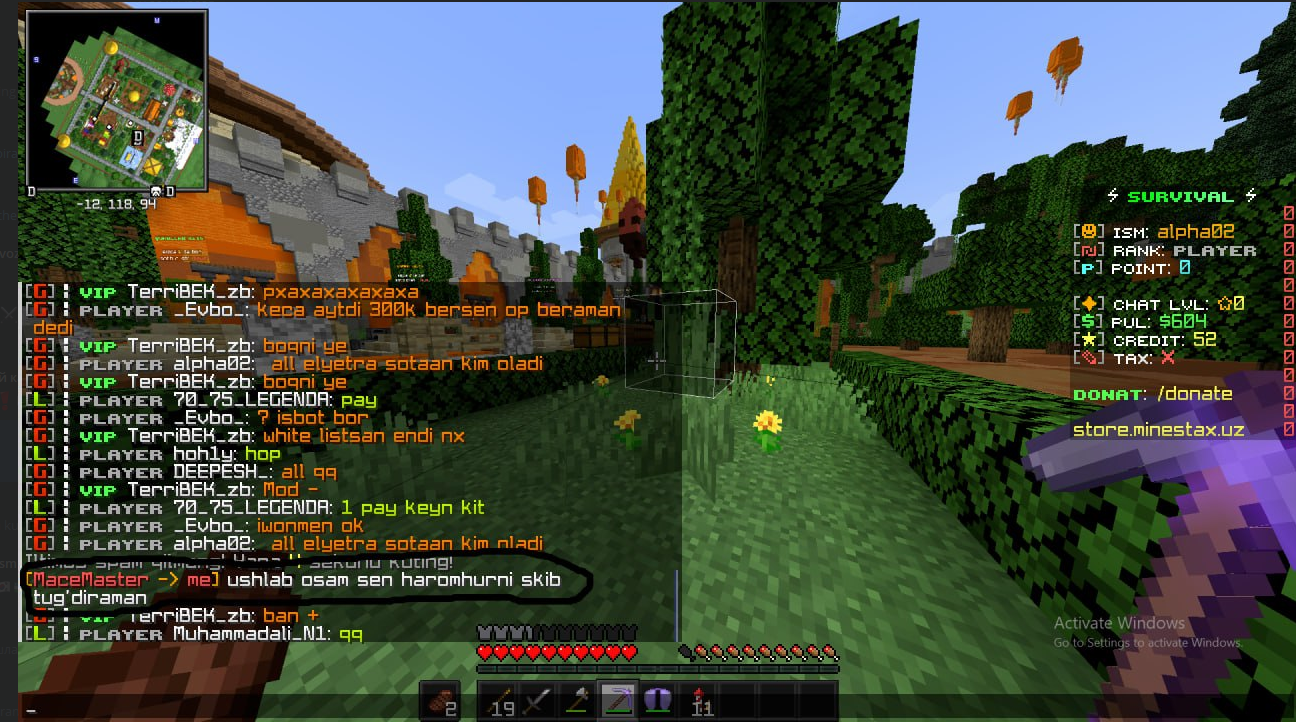
Task: Click the dollar PUL icon in the sidebar
Action: click(1088, 322)
